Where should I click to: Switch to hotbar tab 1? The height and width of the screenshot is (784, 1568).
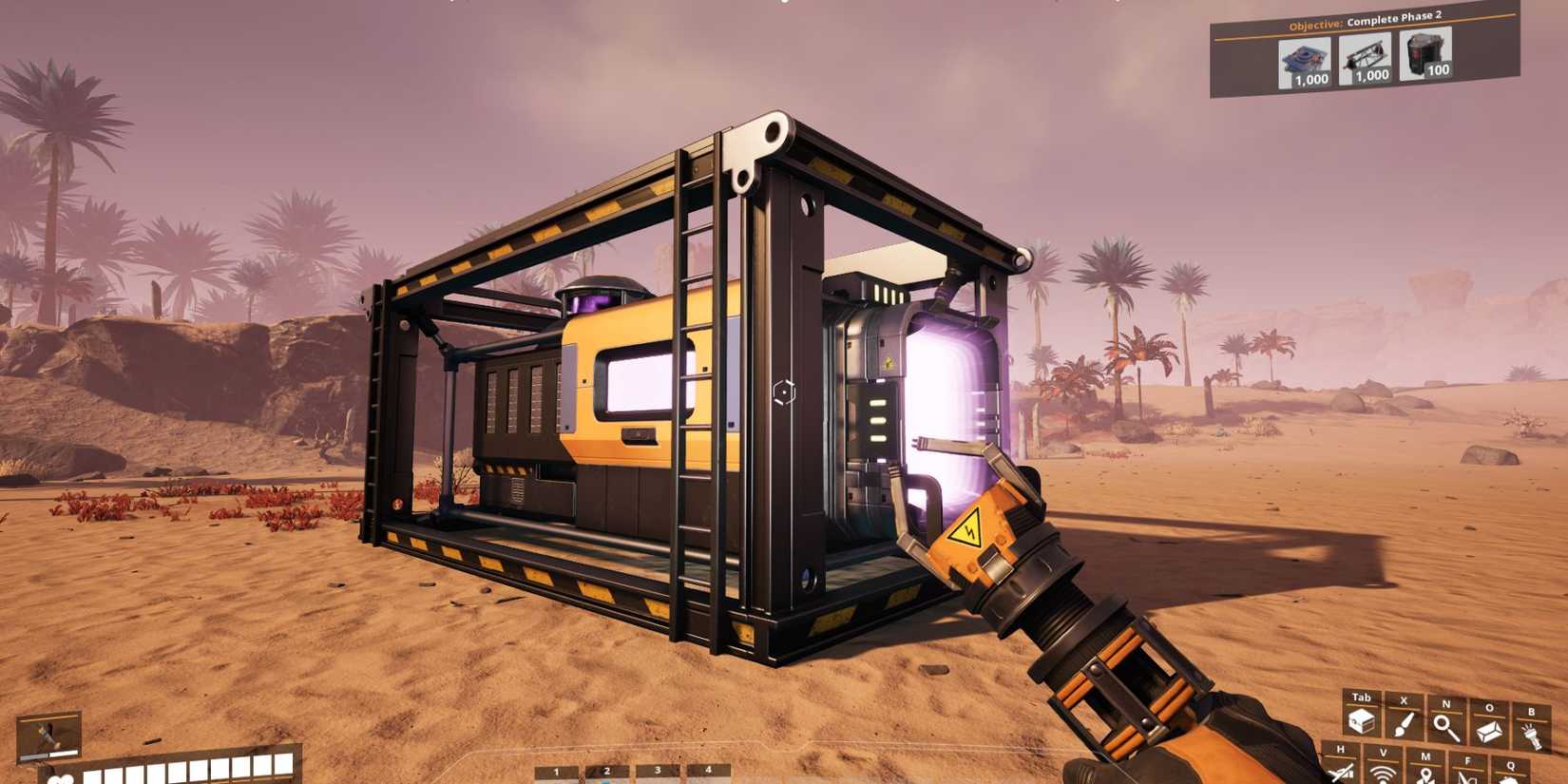(557, 770)
